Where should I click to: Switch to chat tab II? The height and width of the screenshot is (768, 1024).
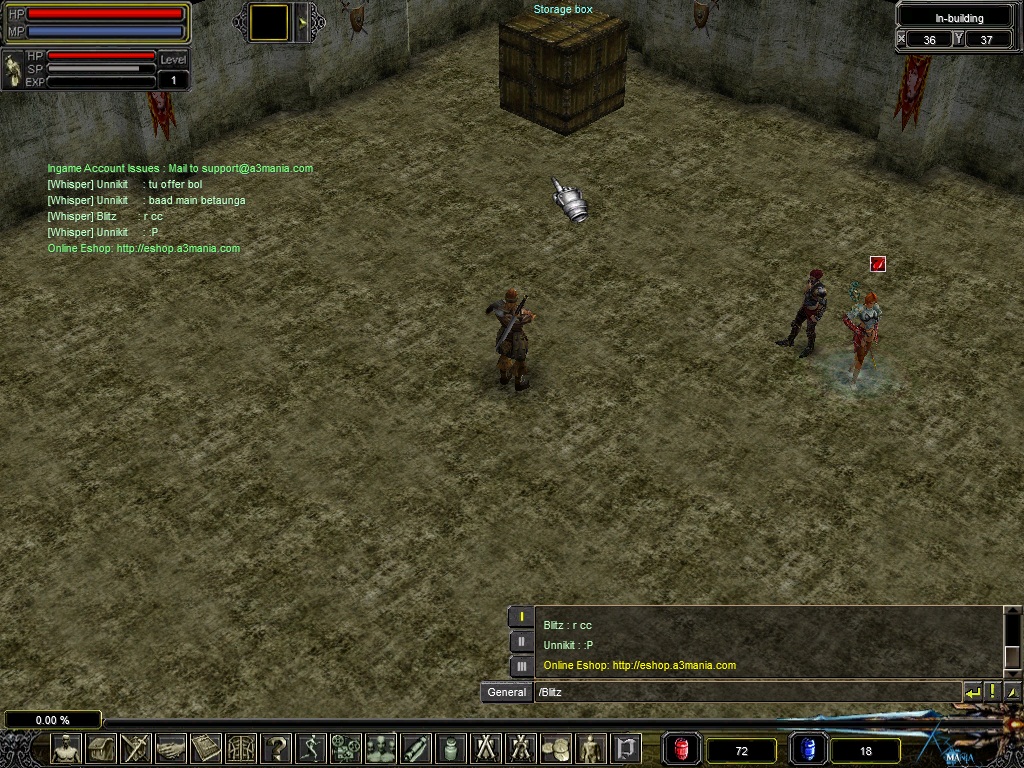click(x=521, y=641)
